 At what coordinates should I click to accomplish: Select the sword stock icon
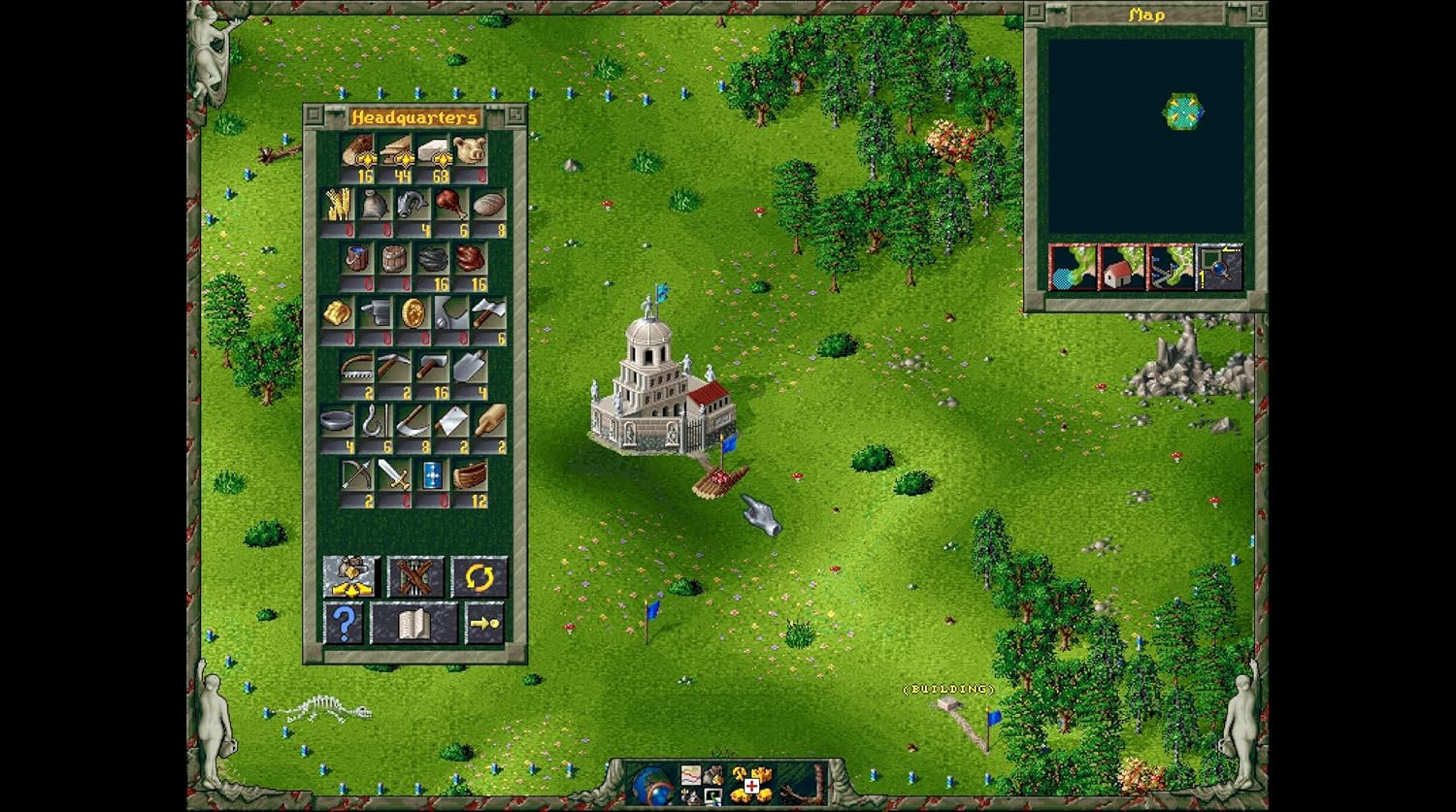(x=394, y=474)
